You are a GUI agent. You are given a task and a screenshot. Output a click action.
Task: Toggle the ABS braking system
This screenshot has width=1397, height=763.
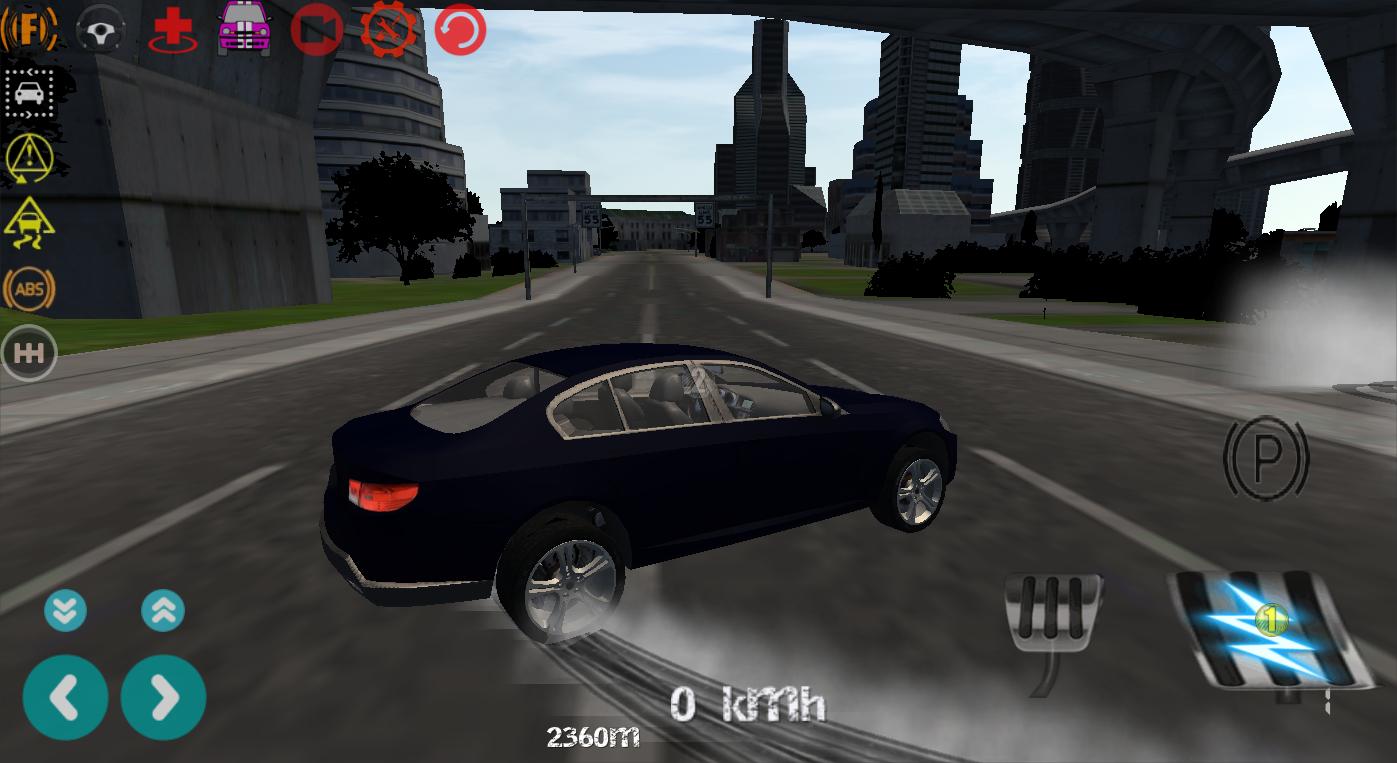[x=29, y=289]
